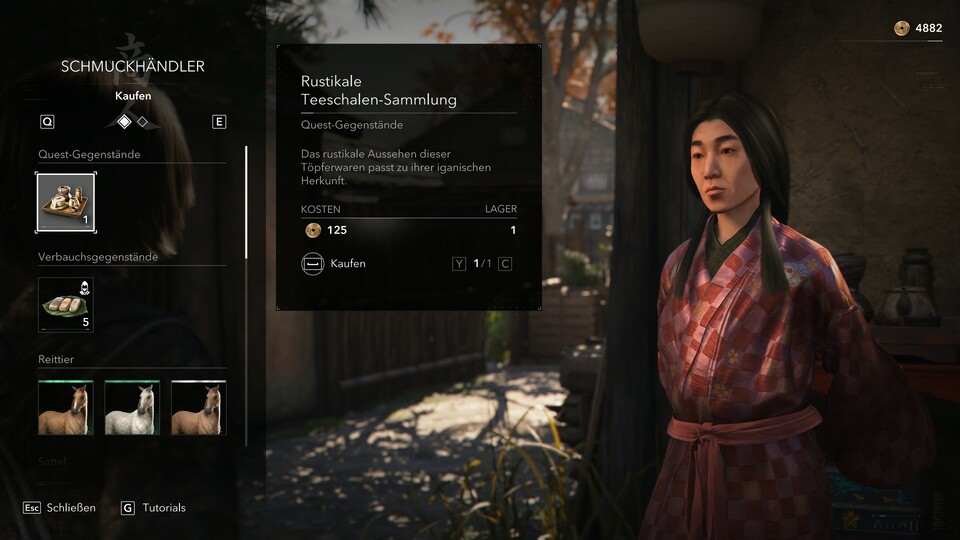Select the white horse mount
Screen dimensions: 960x540
click(132, 408)
